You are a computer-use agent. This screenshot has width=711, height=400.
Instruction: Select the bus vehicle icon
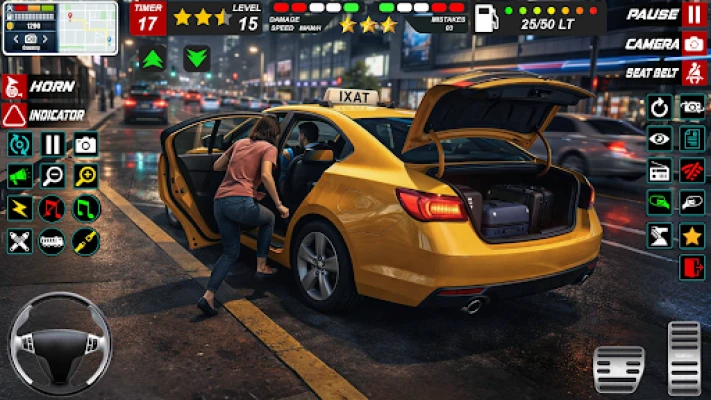[53, 240]
